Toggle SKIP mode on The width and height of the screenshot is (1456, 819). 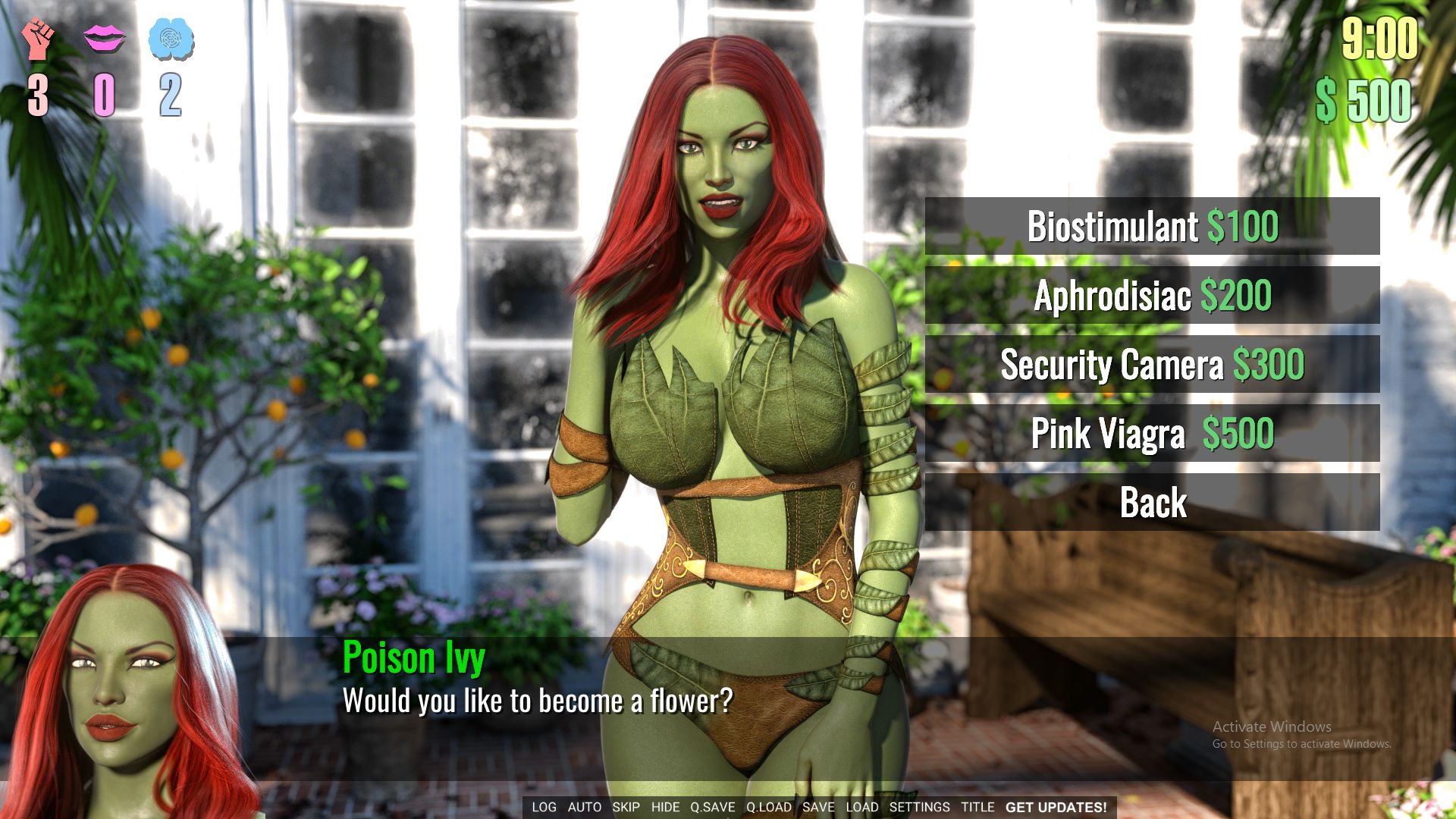626,807
